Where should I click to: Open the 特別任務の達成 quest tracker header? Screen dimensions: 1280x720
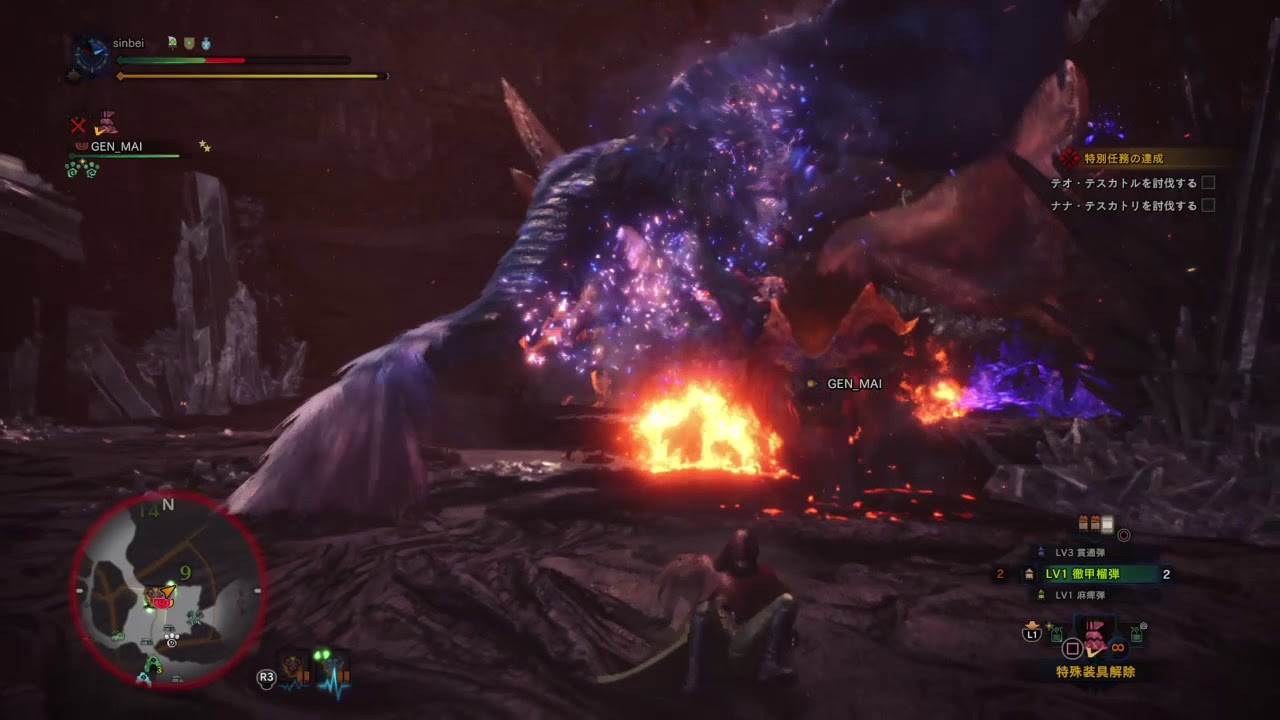[x=1124, y=158]
